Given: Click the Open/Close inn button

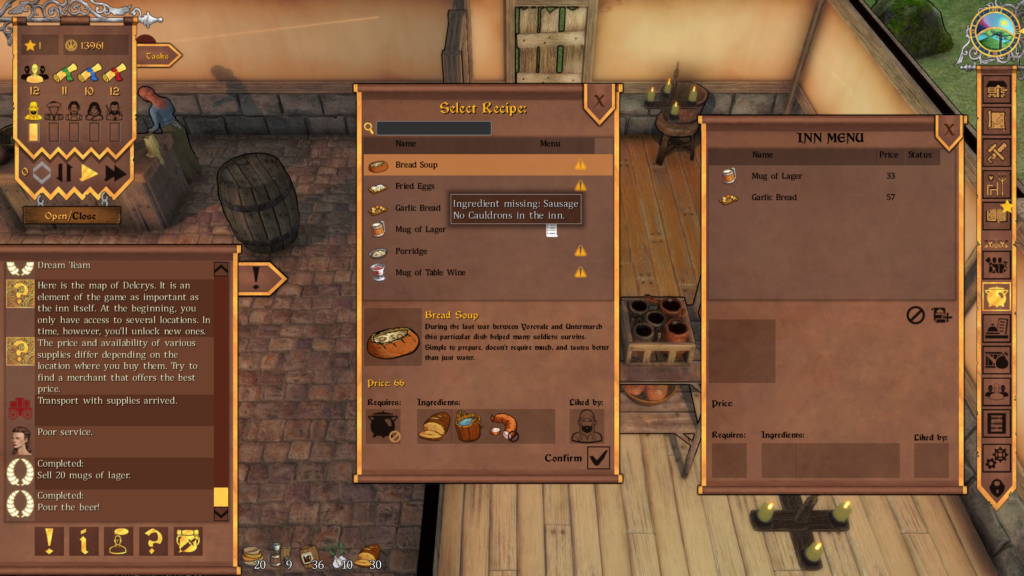Looking at the screenshot, I should [x=72, y=216].
